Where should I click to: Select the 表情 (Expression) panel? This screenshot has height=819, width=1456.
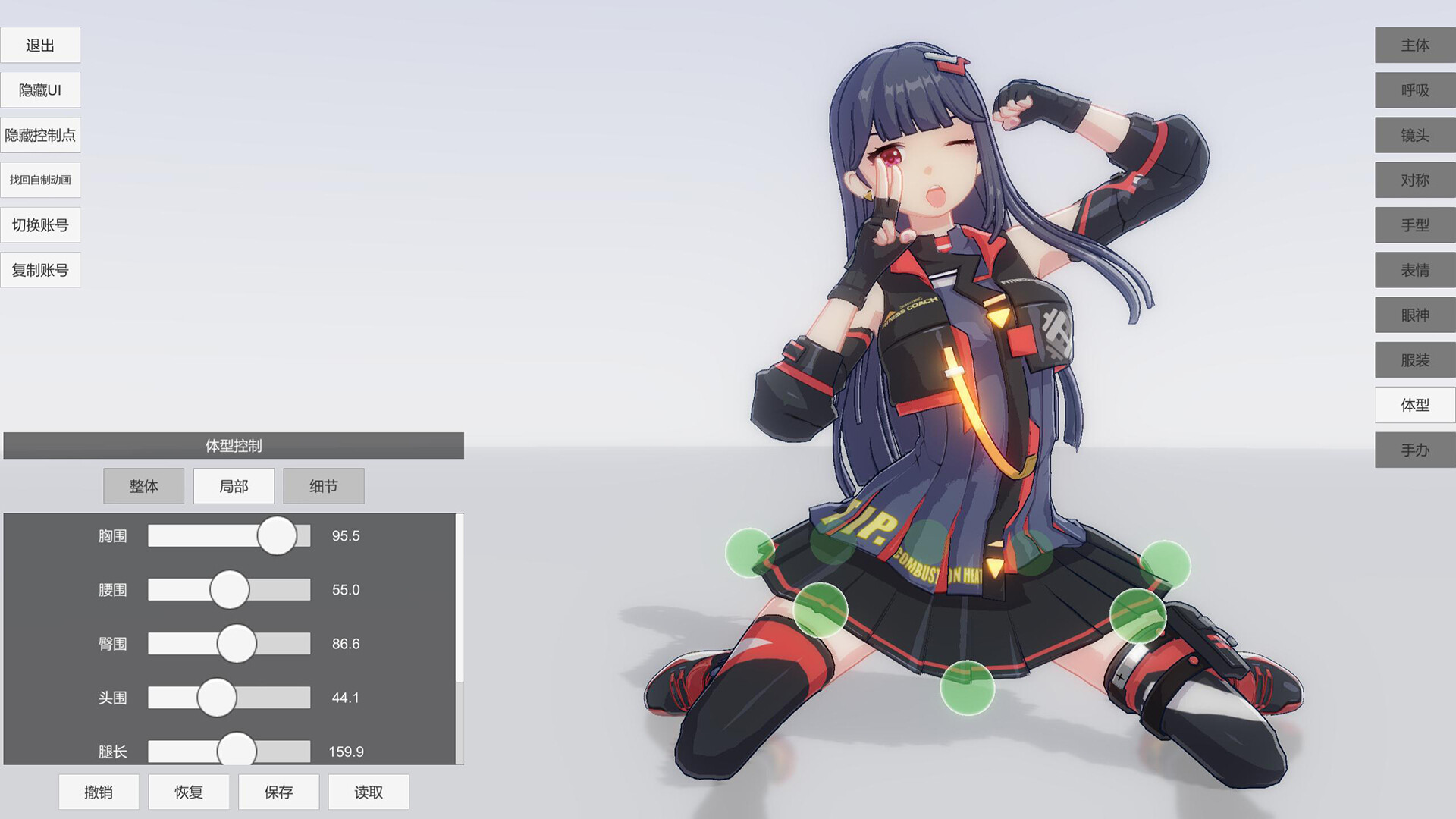click(1414, 269)
